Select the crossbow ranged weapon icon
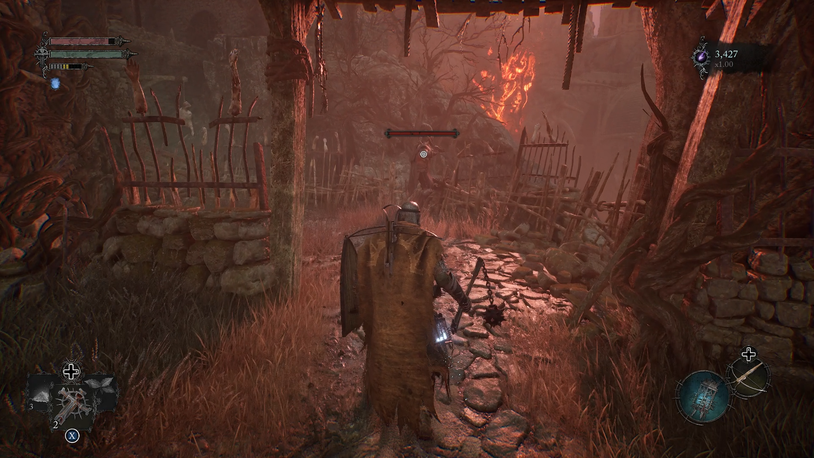This screenshot has height=458, width=814. [x=747, y=377]
